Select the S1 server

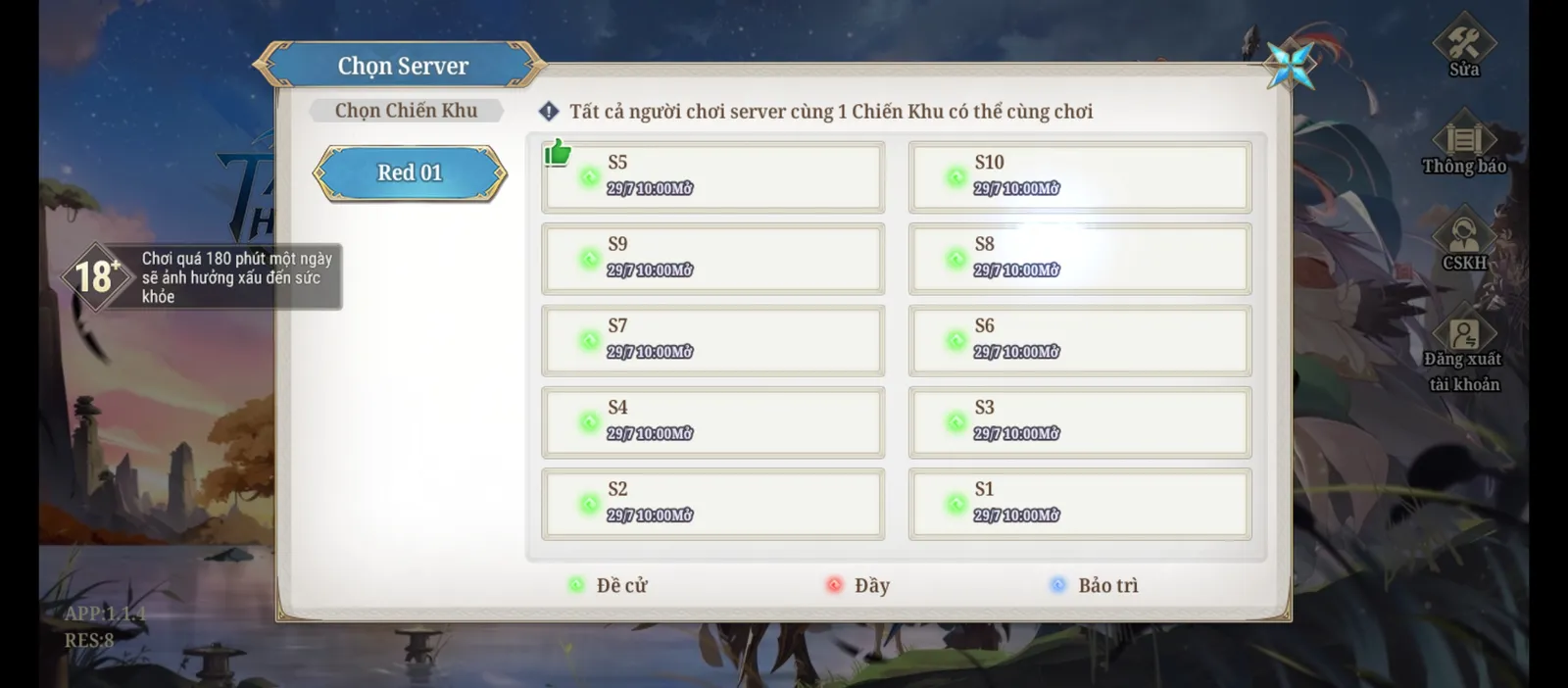tap(1079, 504)
